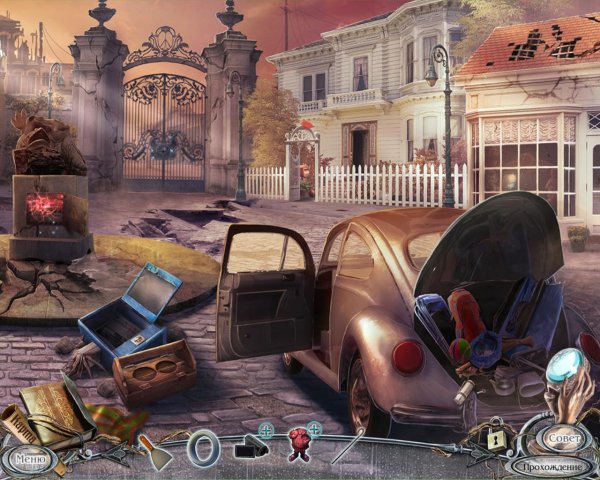Open the Прохождение walkthrough guide
Image resolution: width=600 pixels, height=480 pixels.
pyautogui.click(x=552, y=465)
